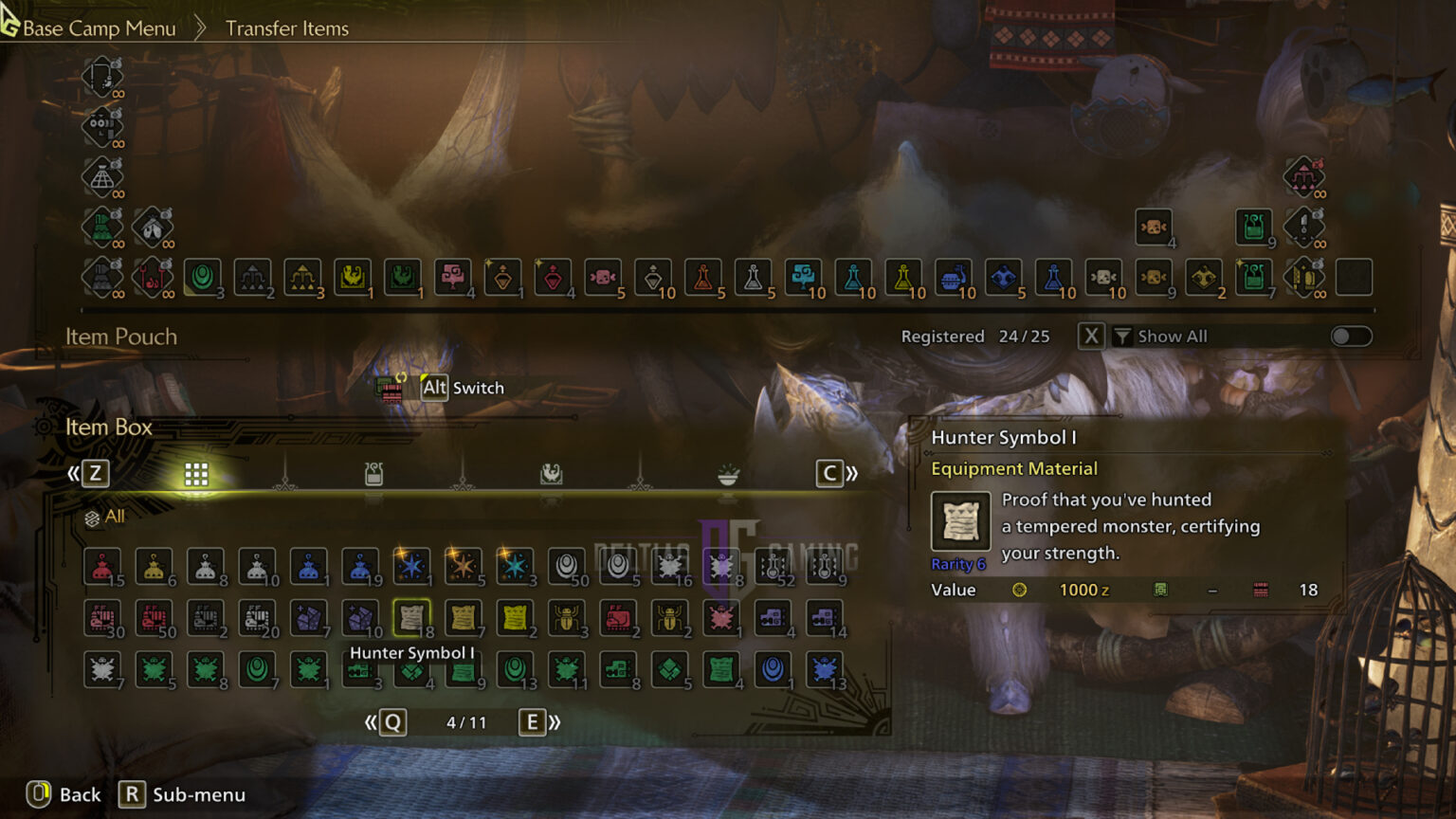Click the X filter shortcut key indicator
Screen dimensions: 1456x819
(1090, 336)
